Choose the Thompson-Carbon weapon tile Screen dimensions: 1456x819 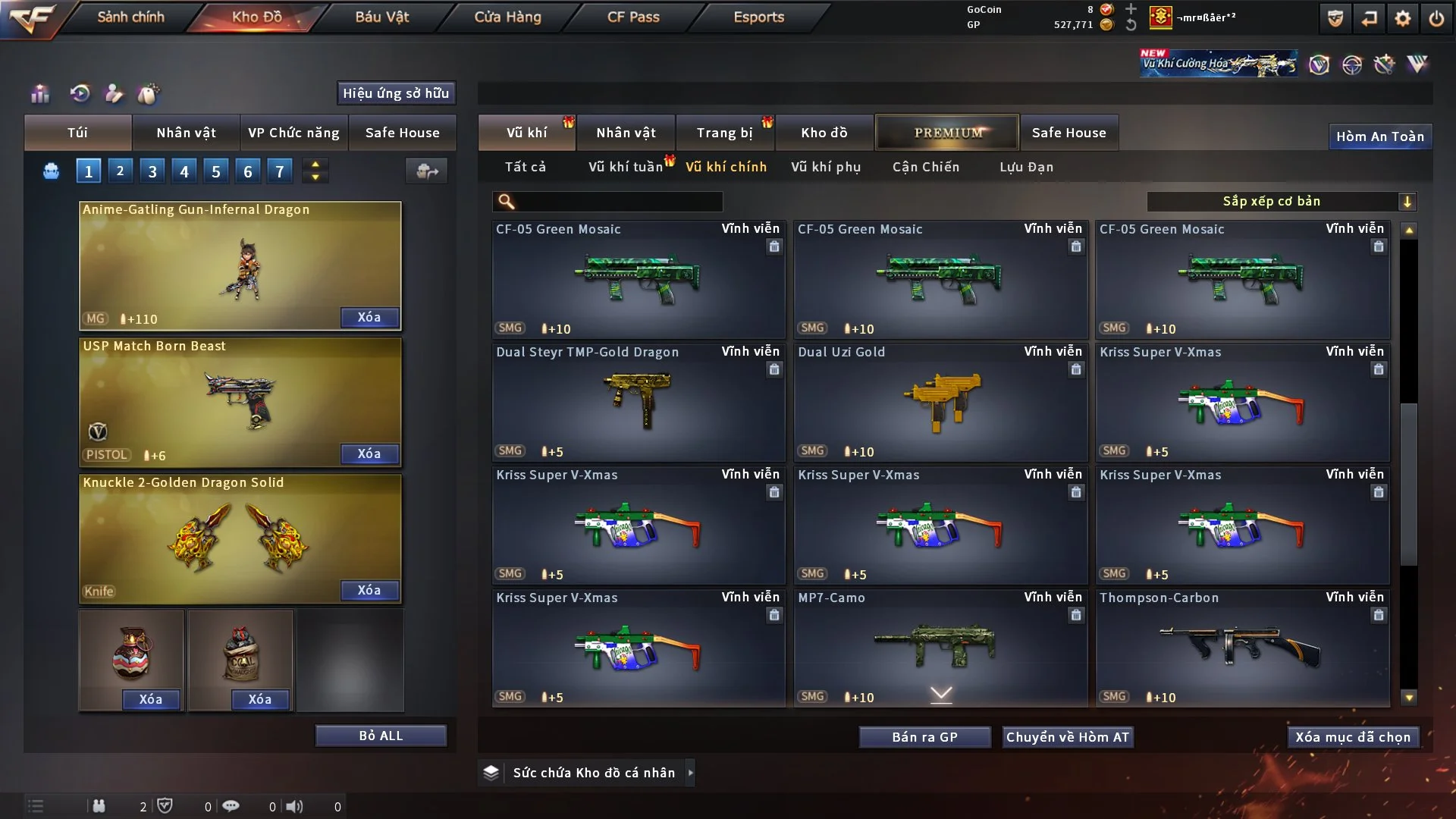pos(1242,648)
